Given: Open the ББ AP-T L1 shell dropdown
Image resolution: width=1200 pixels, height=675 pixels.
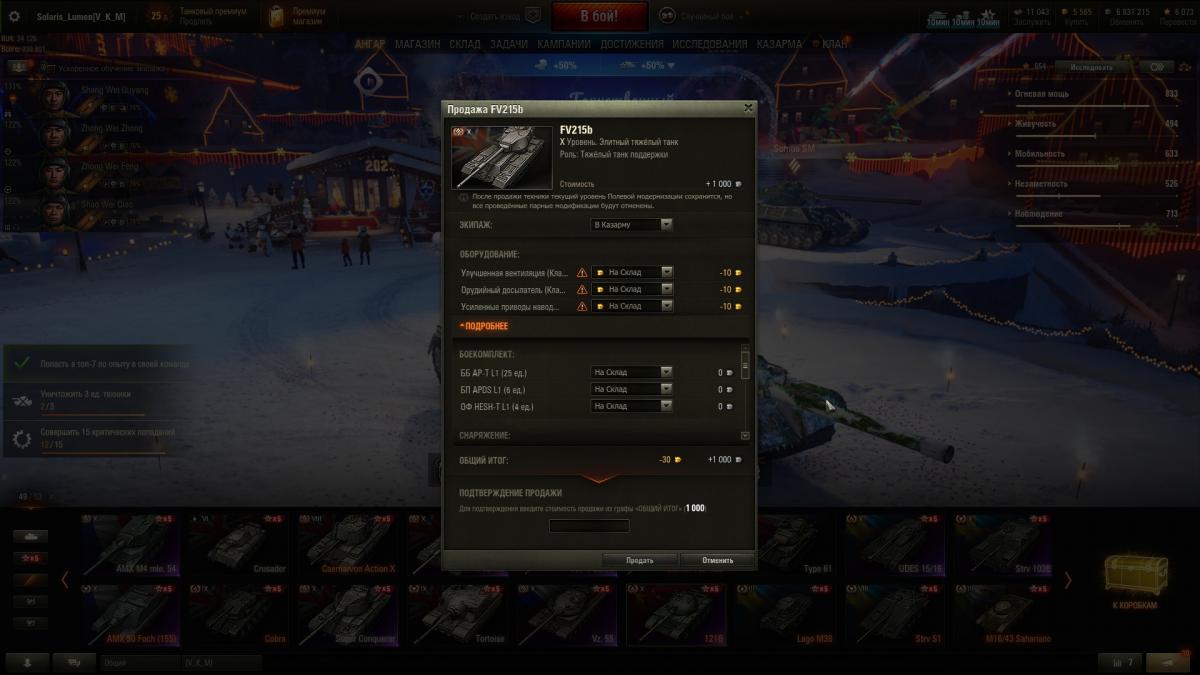Looking at the screenshot, I should point(631,372).
